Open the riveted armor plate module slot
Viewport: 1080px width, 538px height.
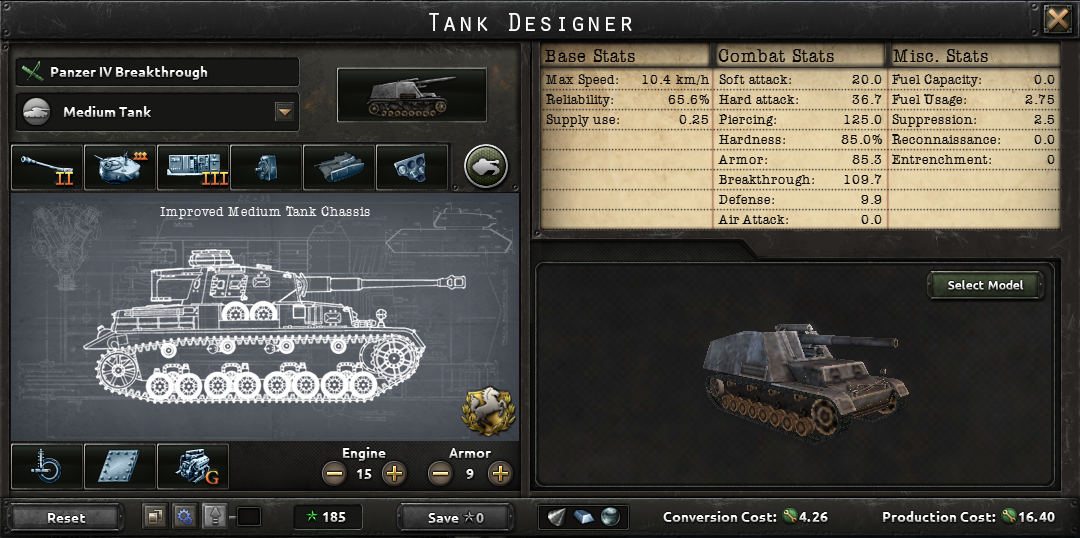(x=120, y=467)
